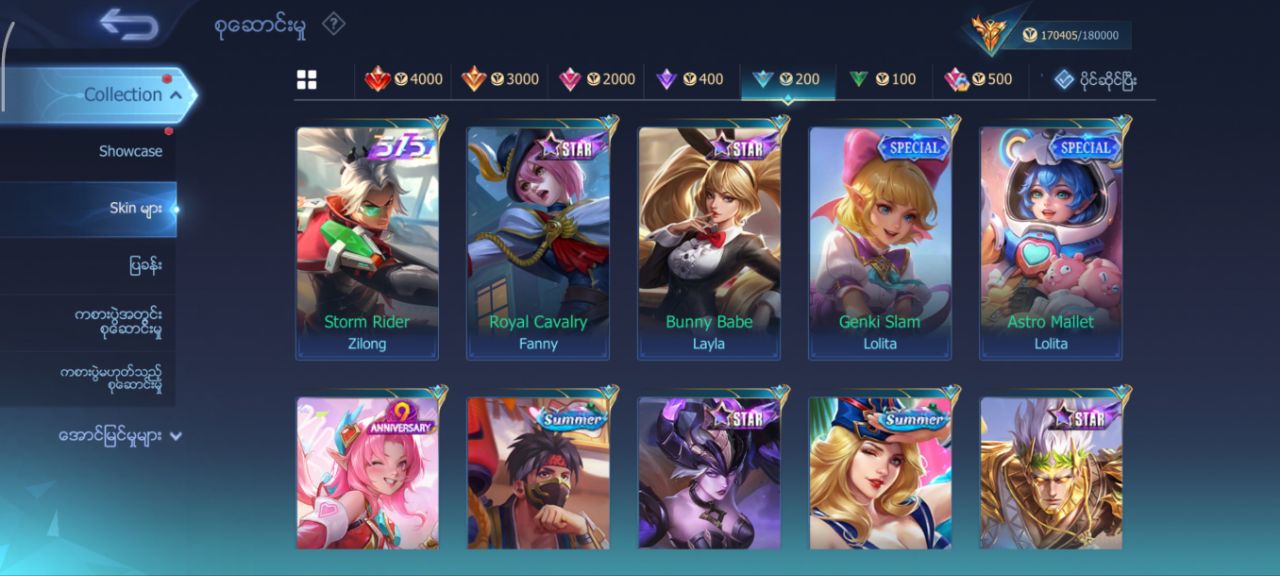View Lolita's Astro Mallet skin card
This screenshot has width=1280, height=576.
coord(1051,242)
